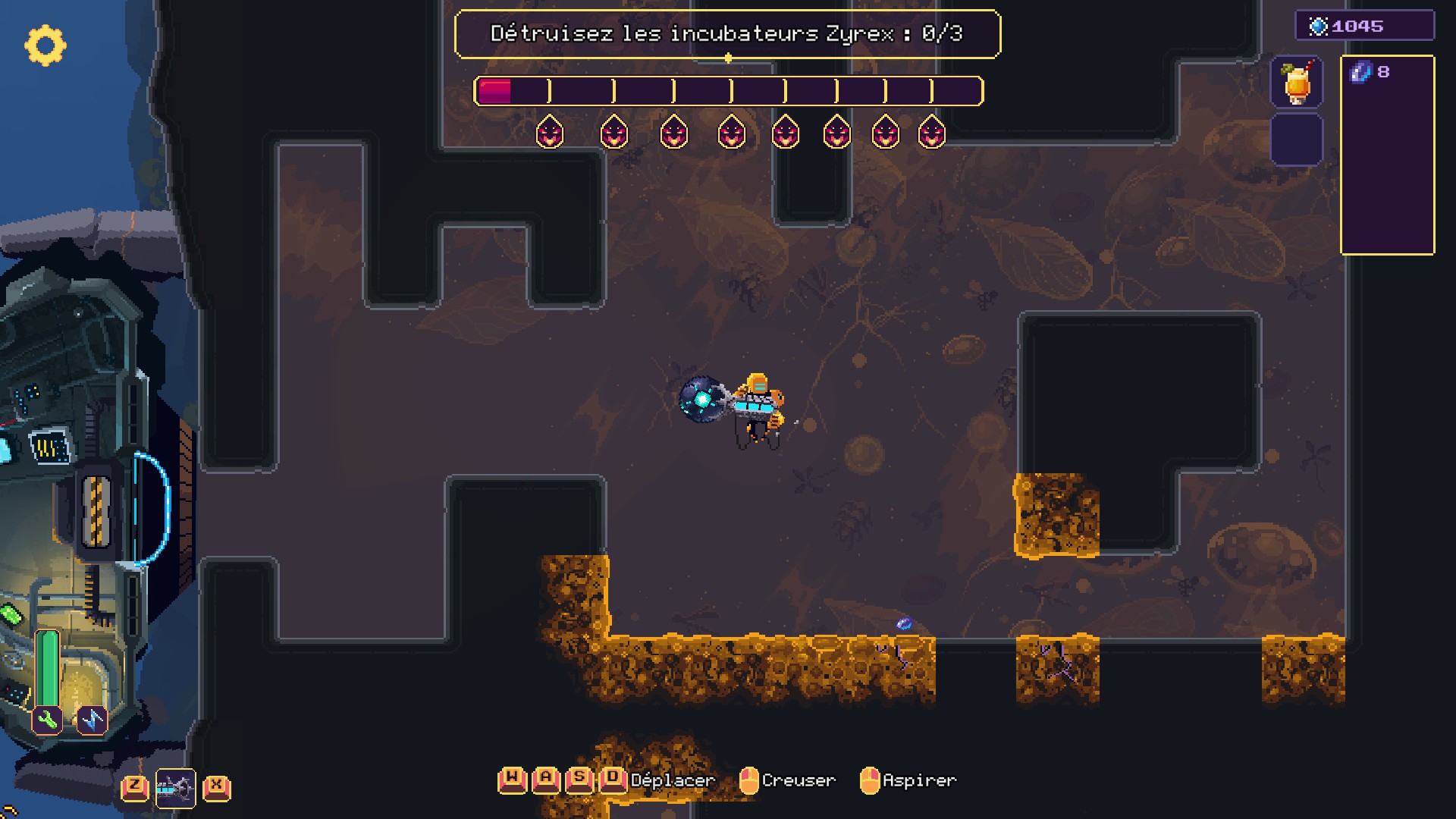
Task: Open the settings gear menu
Action: (x=45, y=45)
